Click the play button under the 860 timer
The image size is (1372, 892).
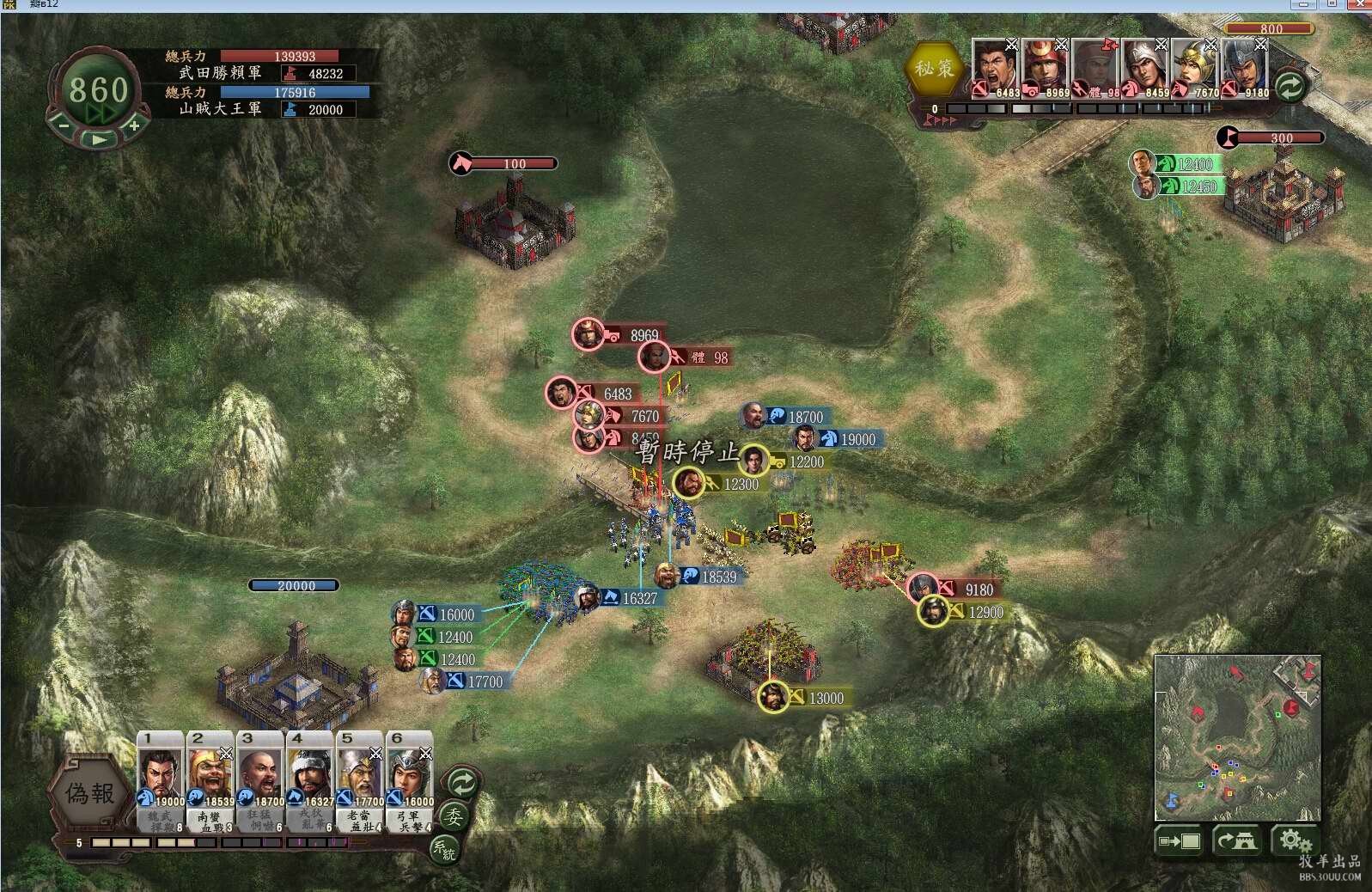(99, 138)
